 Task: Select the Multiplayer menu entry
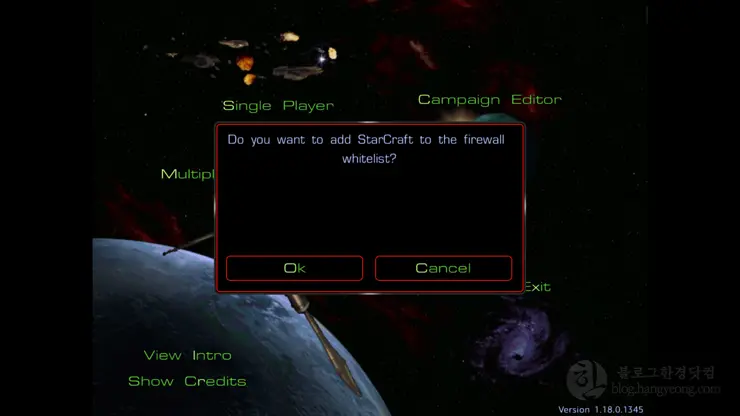pos(188,174)
